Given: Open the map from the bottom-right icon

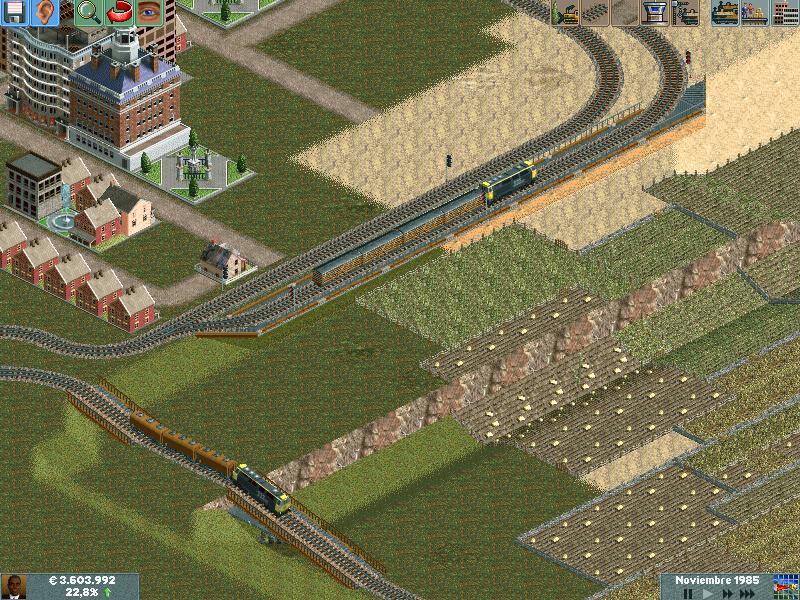Looking at the screenshot, I should point(785,586).
